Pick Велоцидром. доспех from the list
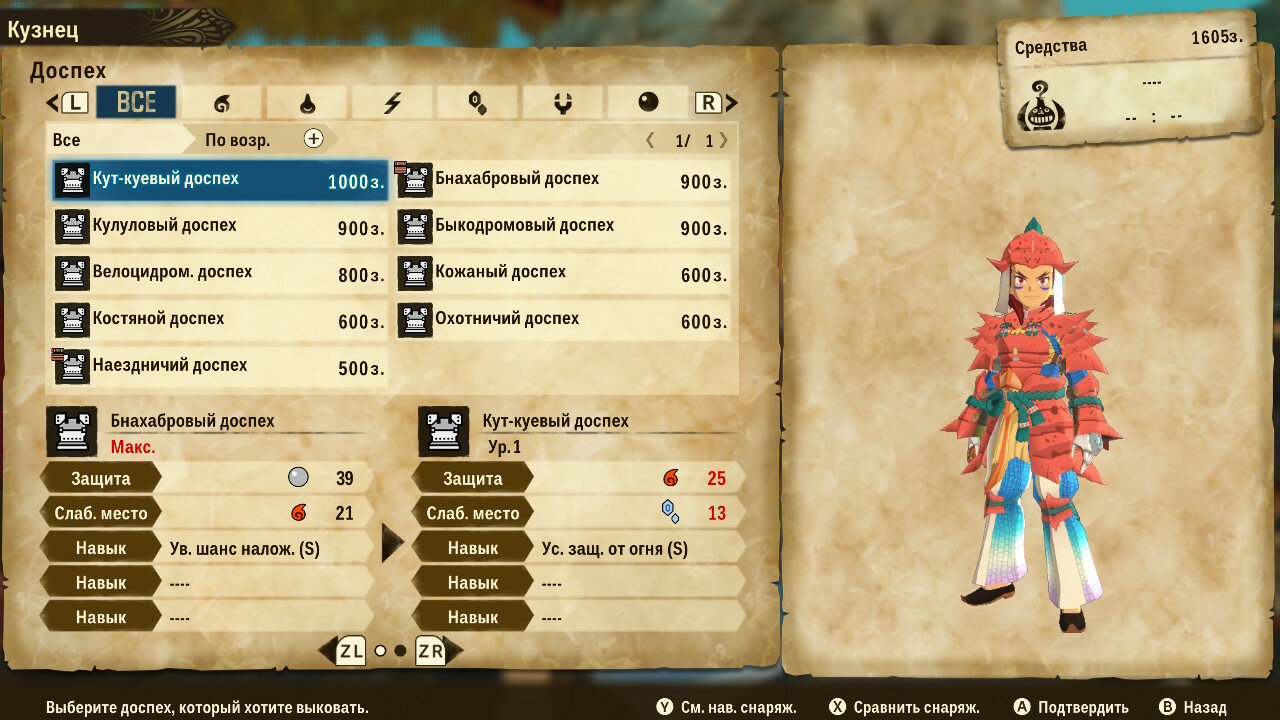Screen dimensions: 1280x720 220,274
